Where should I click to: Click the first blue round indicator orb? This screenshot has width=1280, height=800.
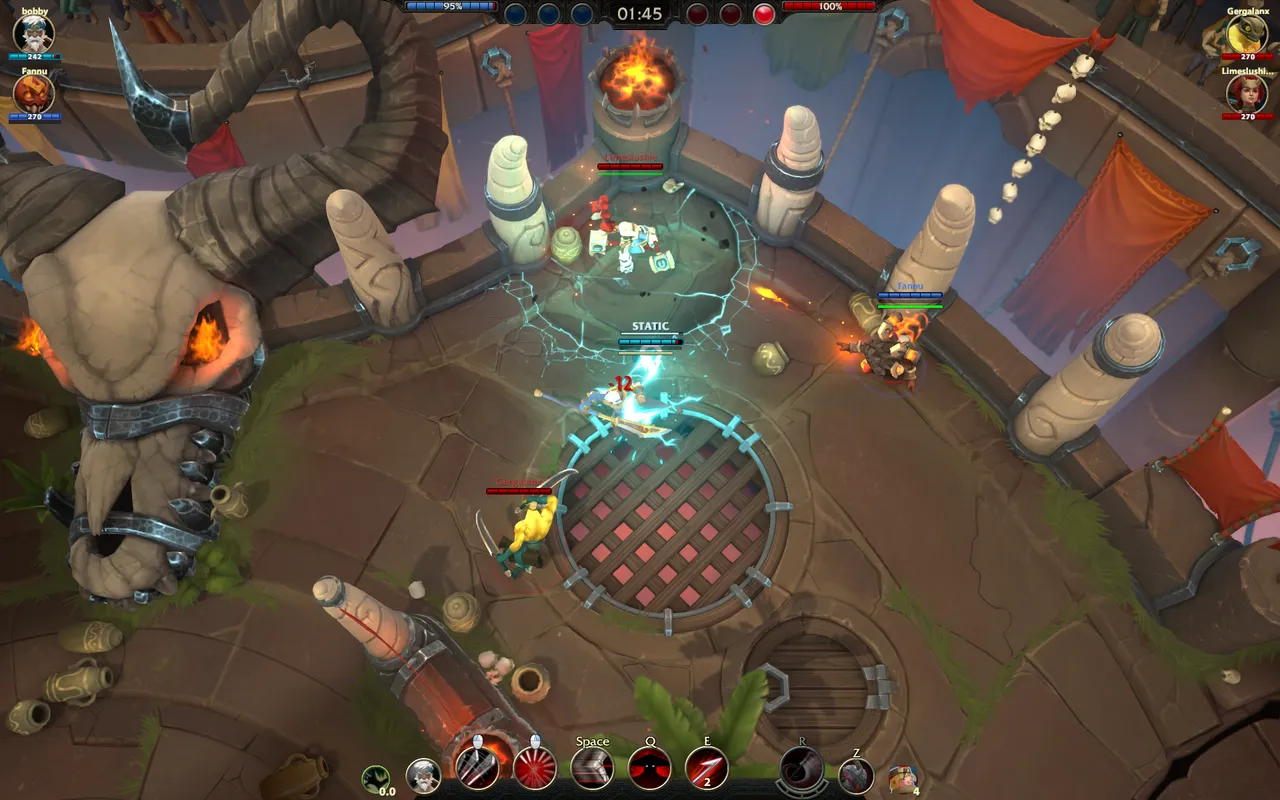click(513, 13)
